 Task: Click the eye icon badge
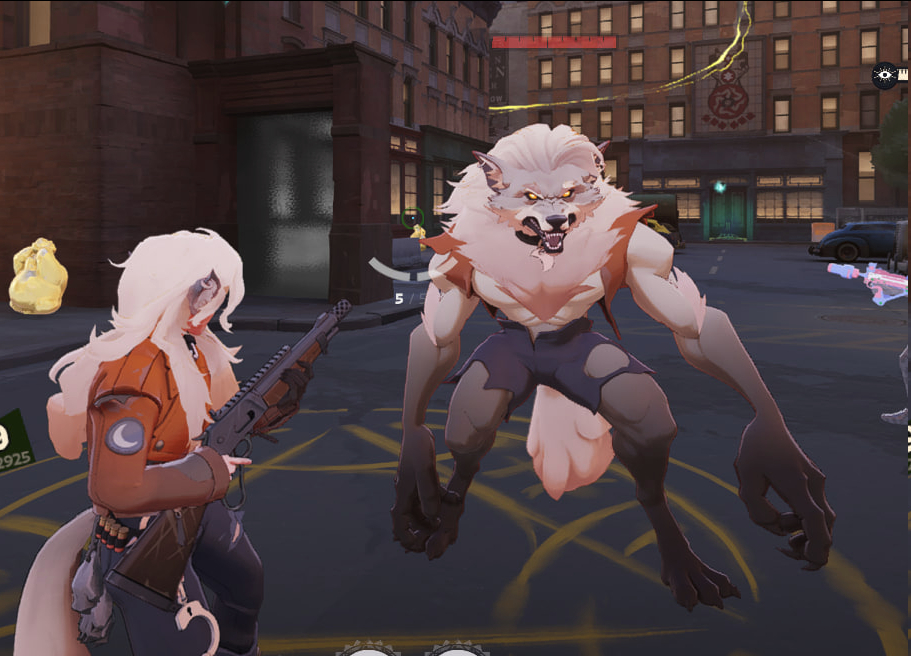pos(884,76)
